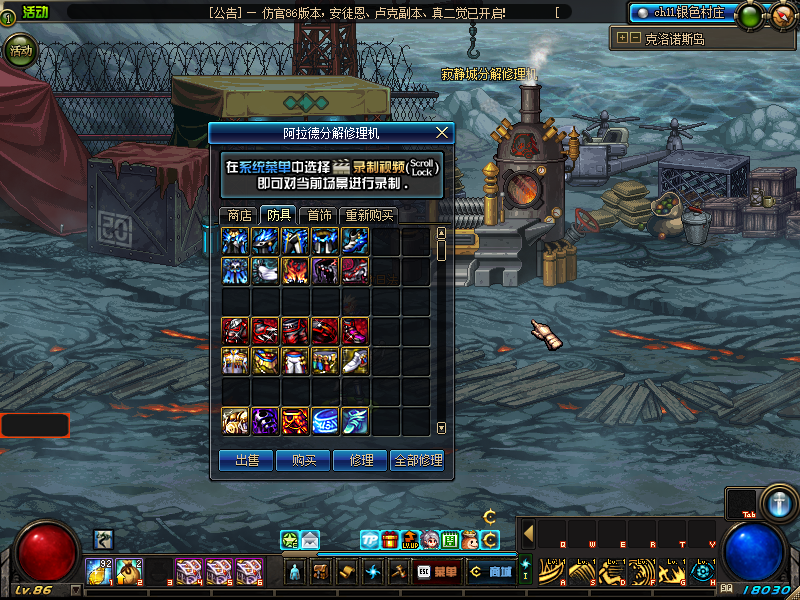This screenshot has height=600, width=800.
Task: Click the plus button beside 克洛诺斯岛
Action: [623, 38]
